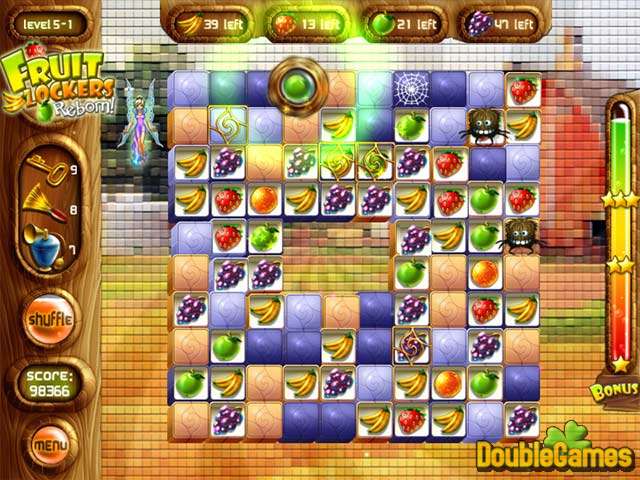Select the purple swirl tile on the board

click(411, 345)
